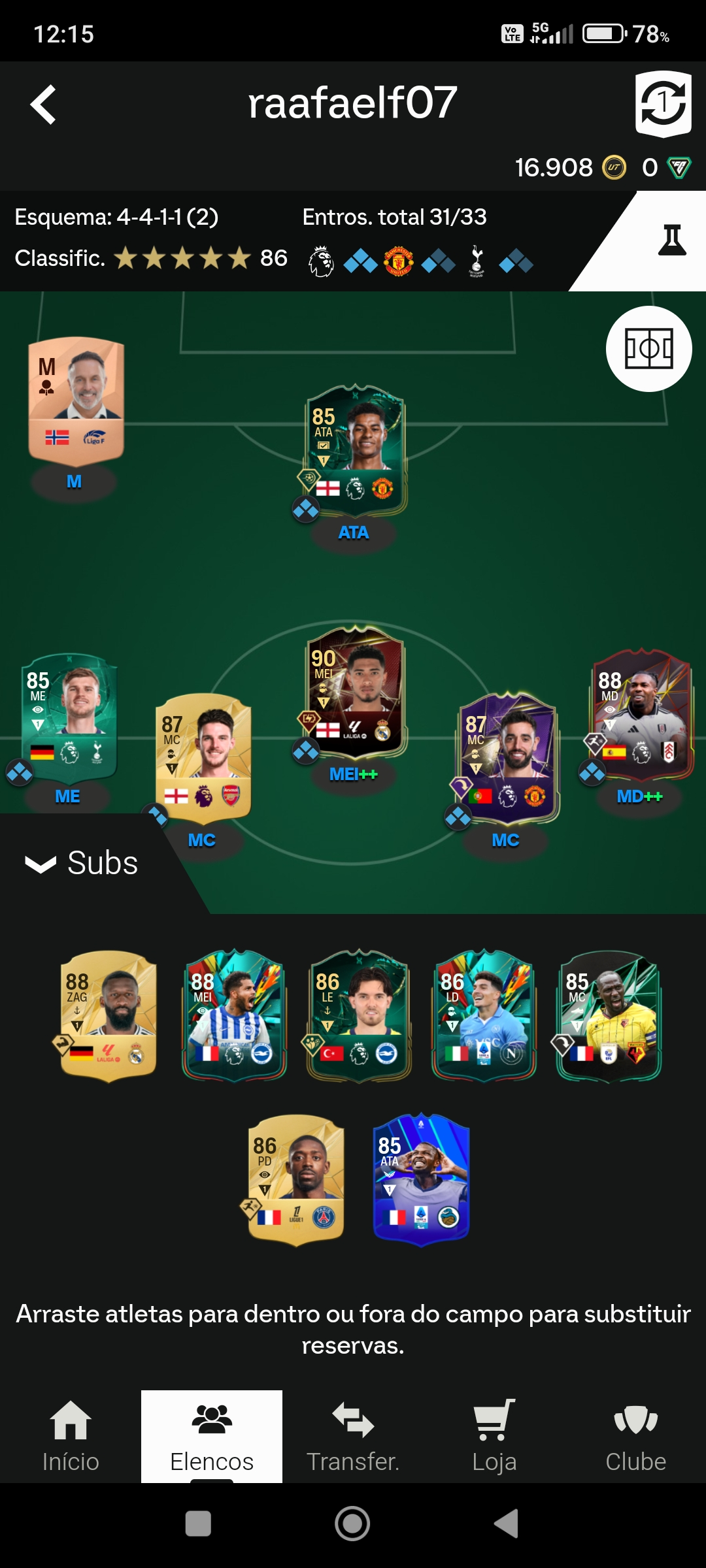706x1568 pixels.
Task: Open the Loja store tab
Action: pos(494,1436)
